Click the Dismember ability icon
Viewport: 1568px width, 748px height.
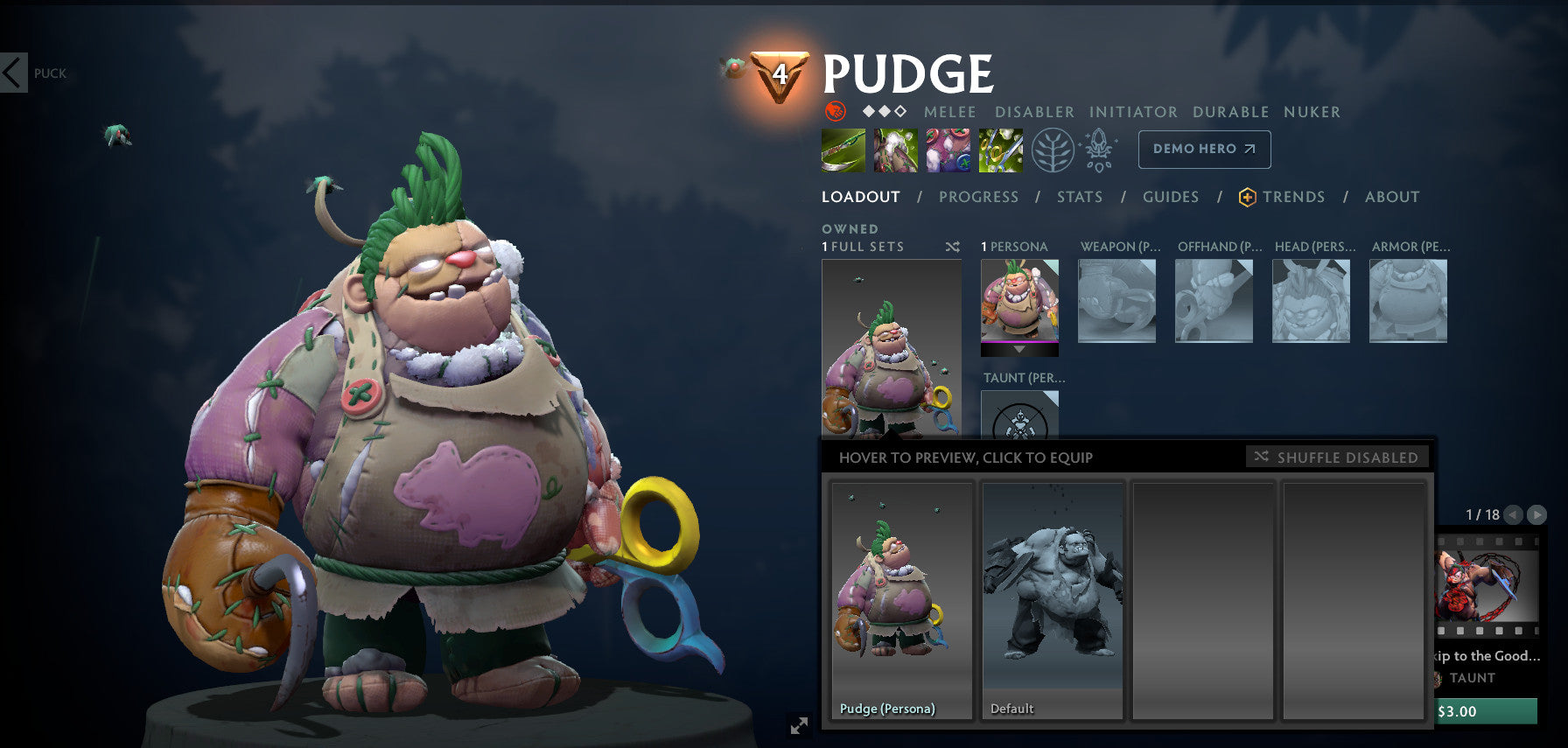(x=1000, y=149)
